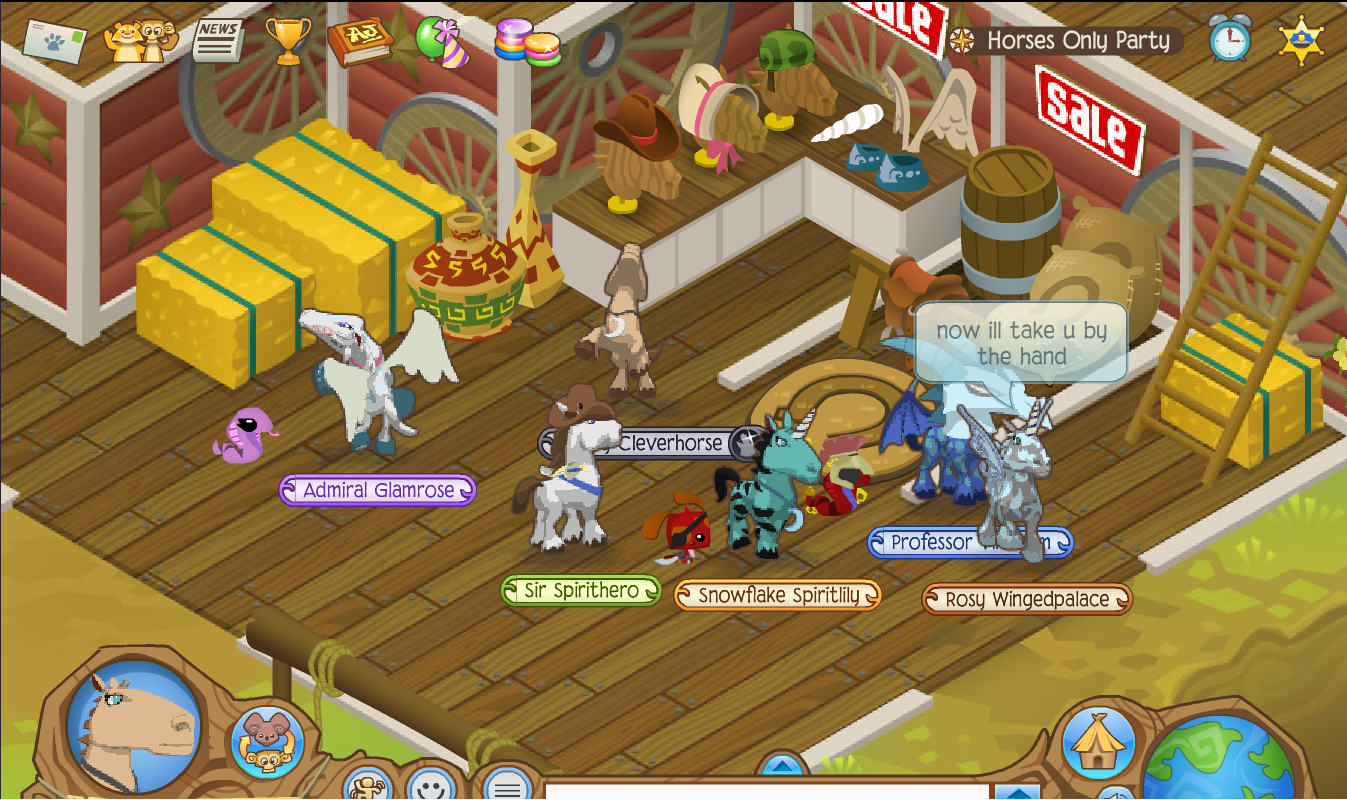1347x800 pixels.
Task: Select the Admiral Glamrose name tag
Action: tap(377, 490)
